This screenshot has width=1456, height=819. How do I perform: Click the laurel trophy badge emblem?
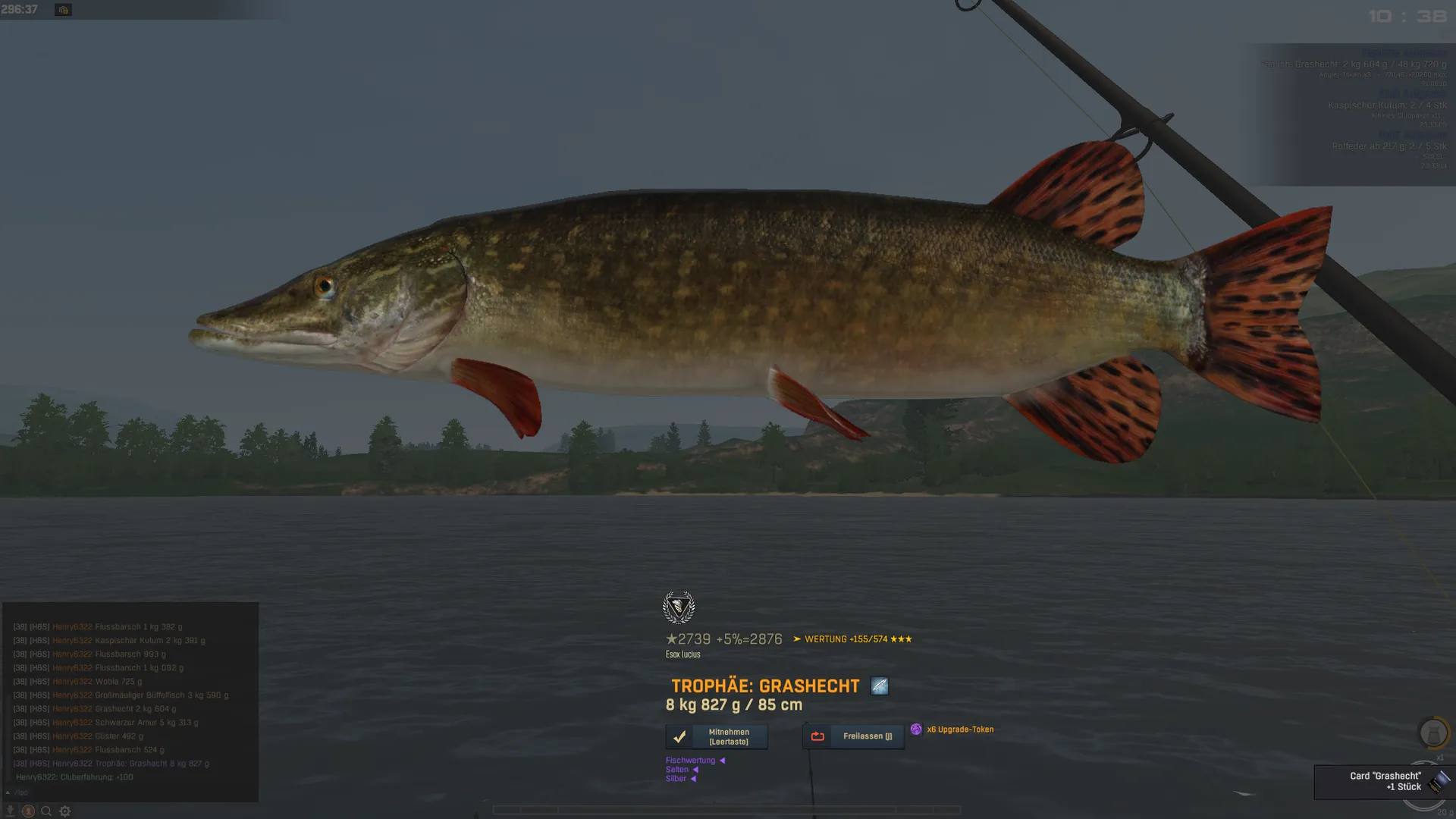[678, 607]
